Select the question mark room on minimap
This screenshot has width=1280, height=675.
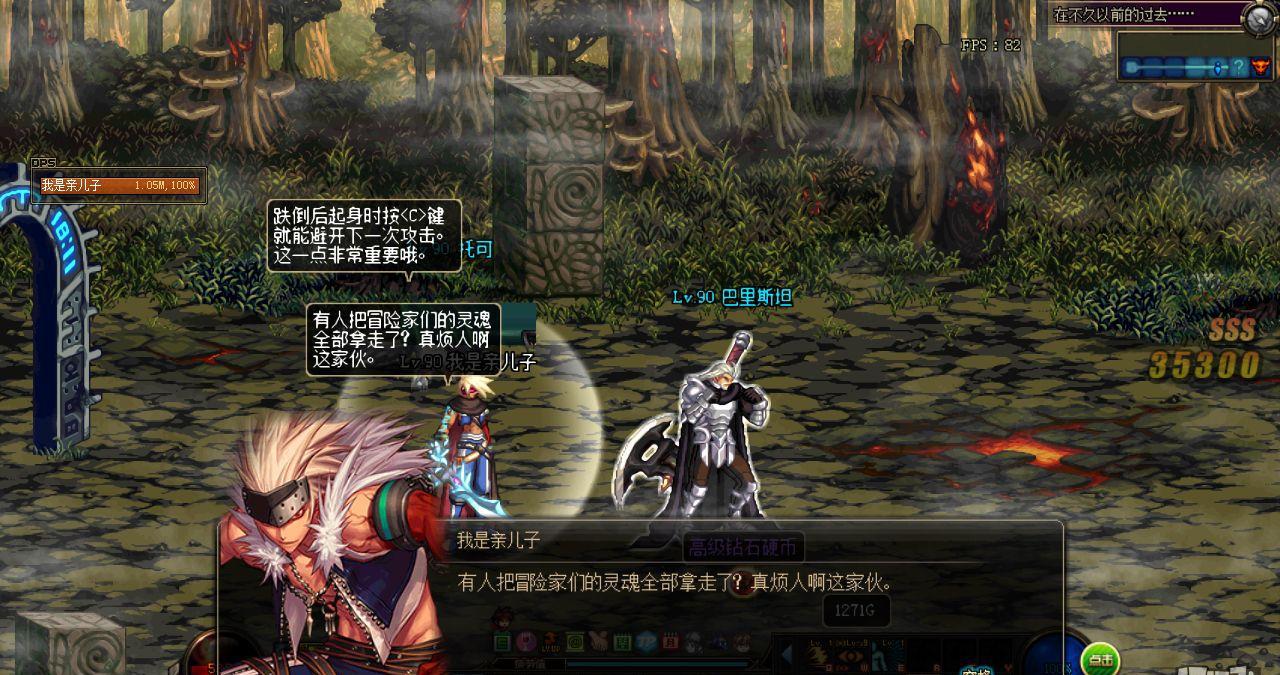click(1238, 67)
